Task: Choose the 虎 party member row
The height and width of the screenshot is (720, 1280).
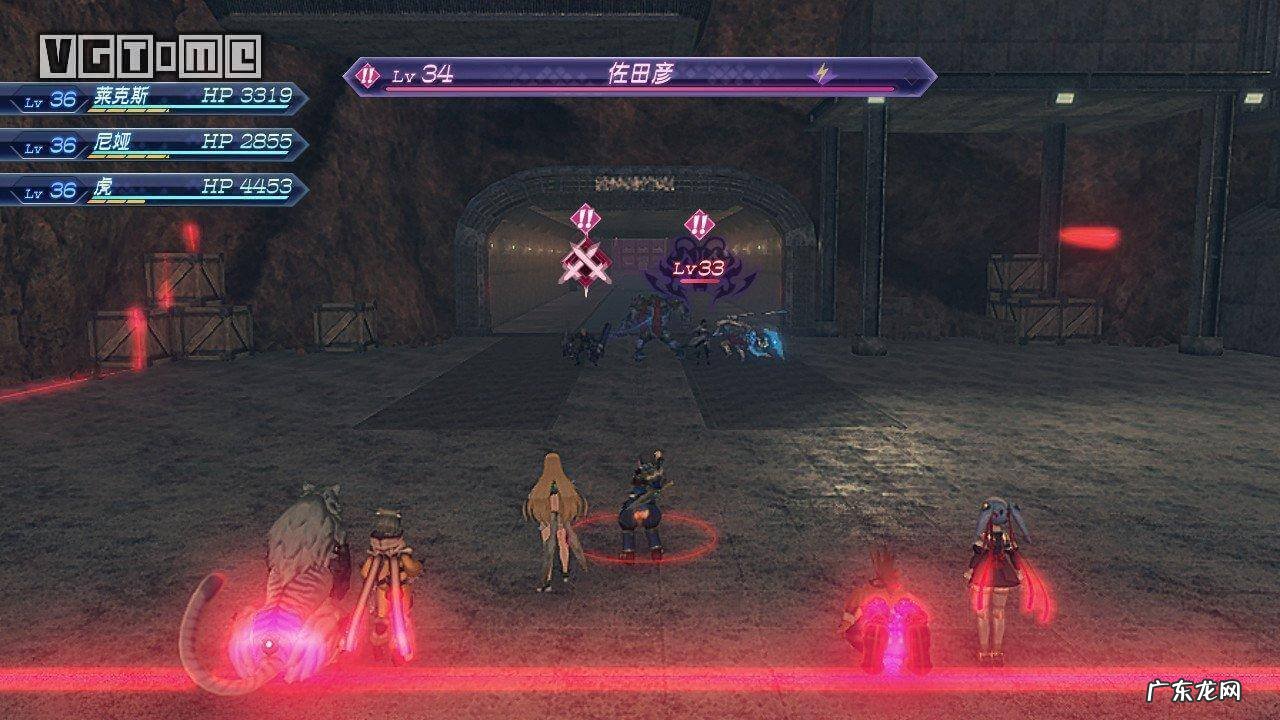Action: pos(155,188)
